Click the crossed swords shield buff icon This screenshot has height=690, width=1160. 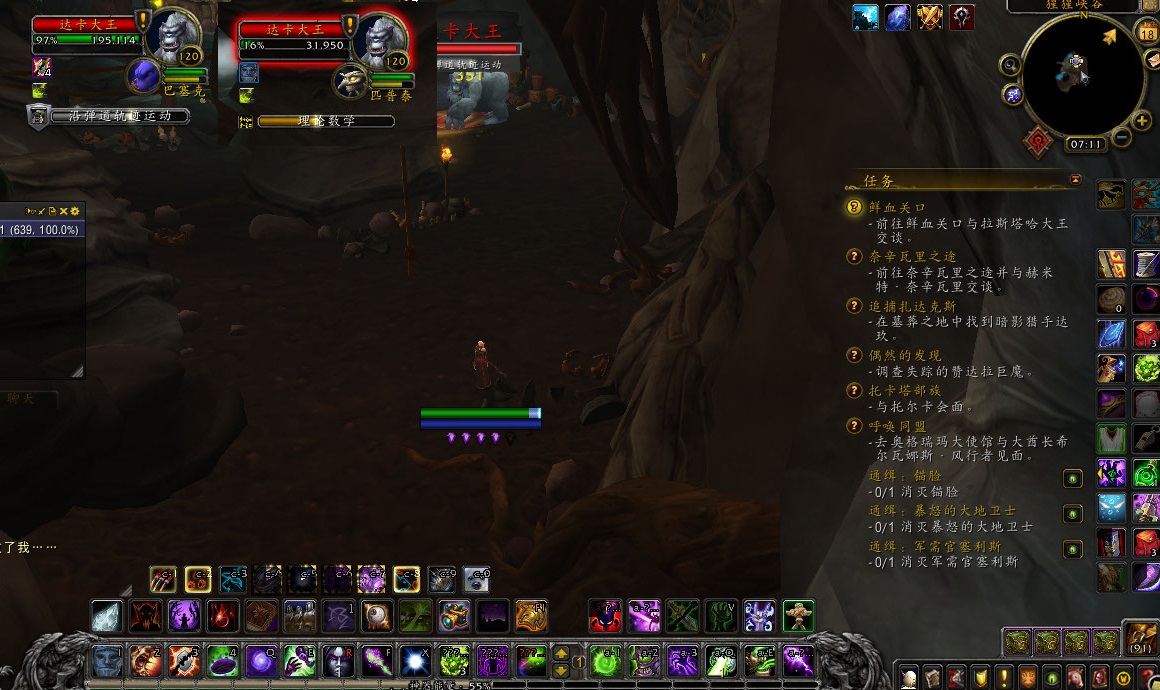930,18
